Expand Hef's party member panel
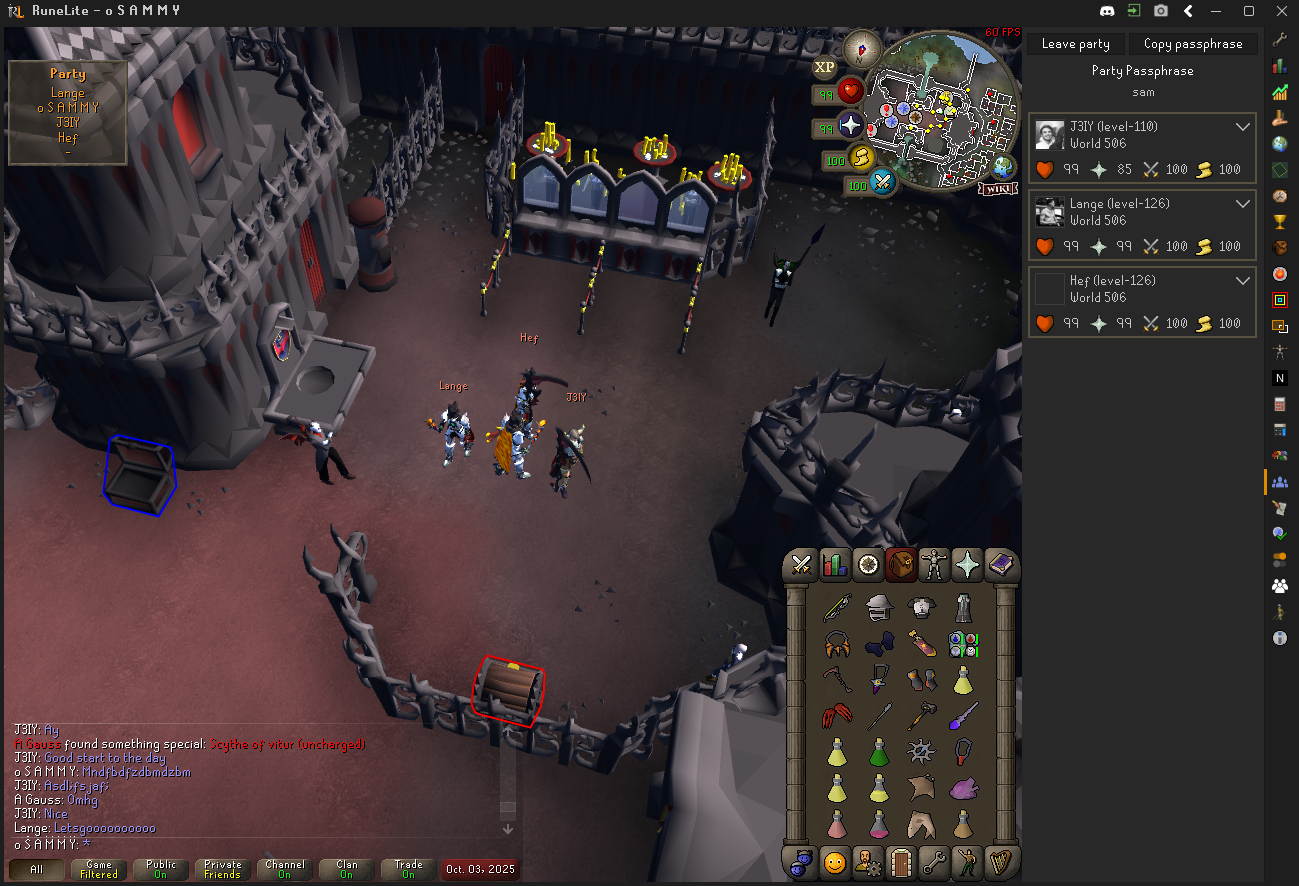 [x=1243, y=281]
